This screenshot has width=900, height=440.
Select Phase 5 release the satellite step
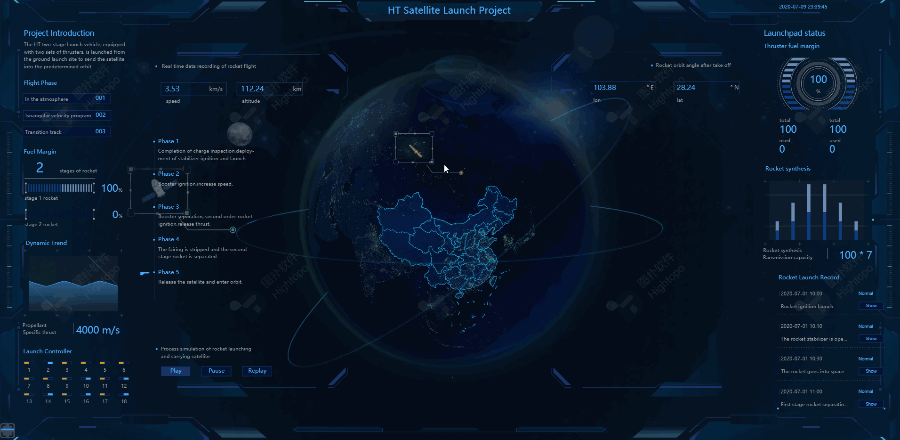click(168, 272)
